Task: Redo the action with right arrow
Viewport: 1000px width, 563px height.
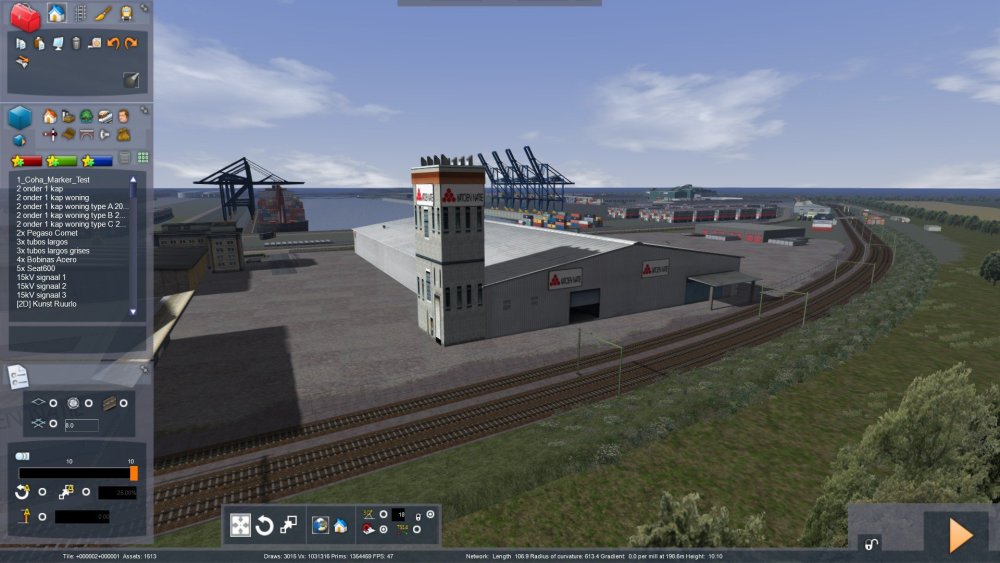Action: pyautogui.click(x=131, y=43)
